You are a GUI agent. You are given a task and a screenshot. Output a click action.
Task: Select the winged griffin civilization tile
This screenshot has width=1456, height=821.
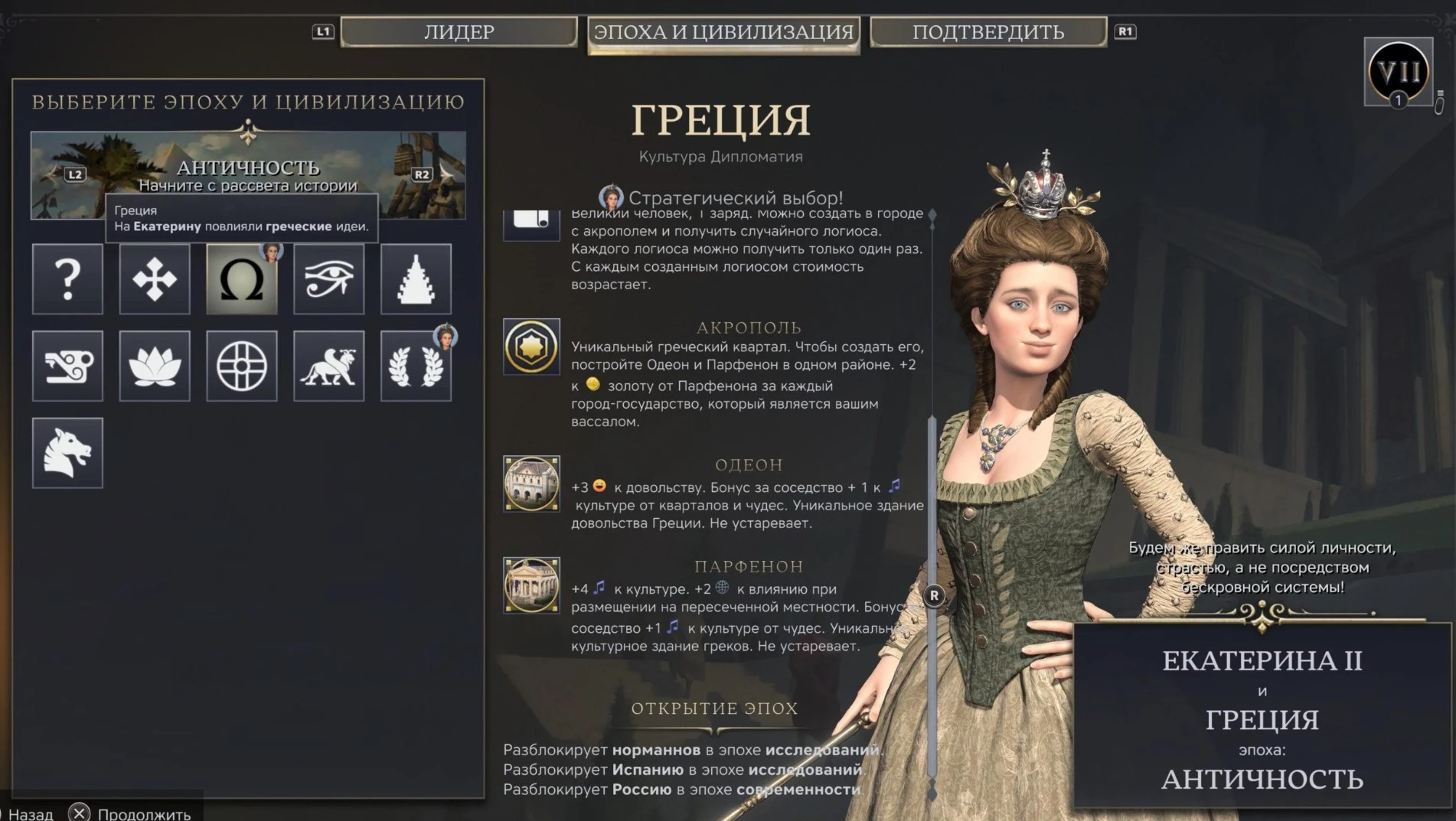tap(329, 366)
